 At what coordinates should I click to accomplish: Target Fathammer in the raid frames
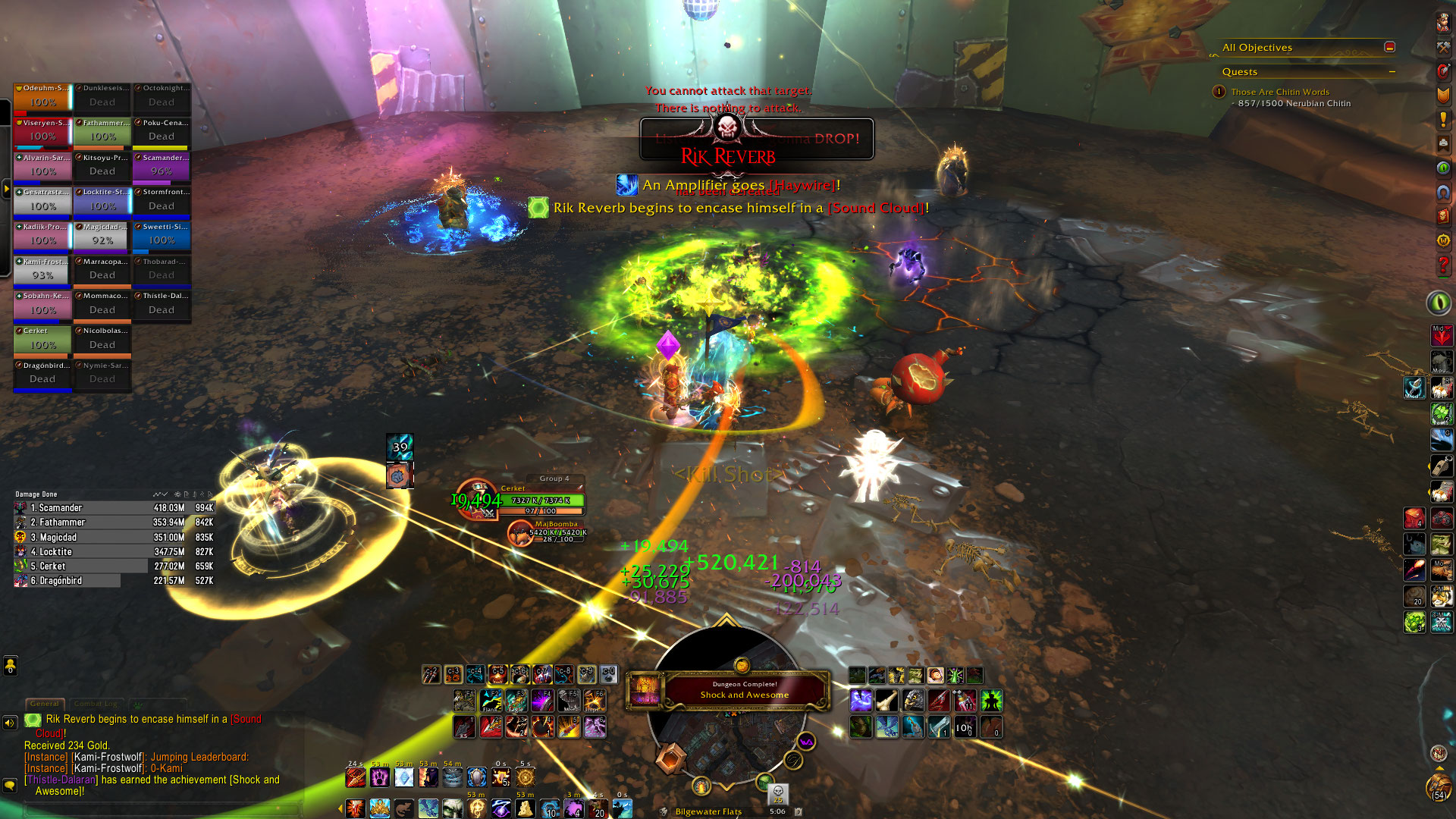[x=102, y=132]
